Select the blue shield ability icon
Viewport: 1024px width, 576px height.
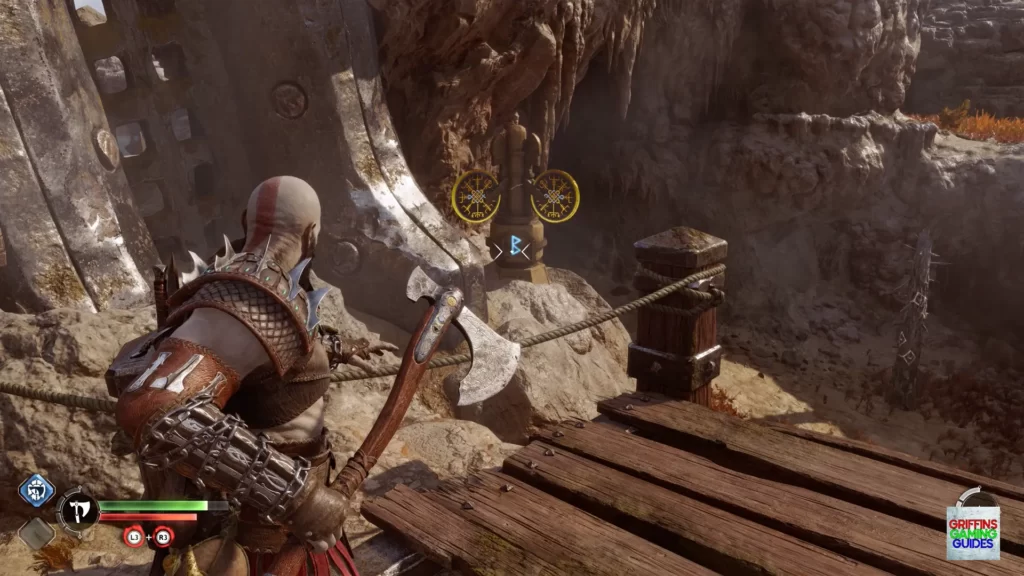tap(36, 490)
